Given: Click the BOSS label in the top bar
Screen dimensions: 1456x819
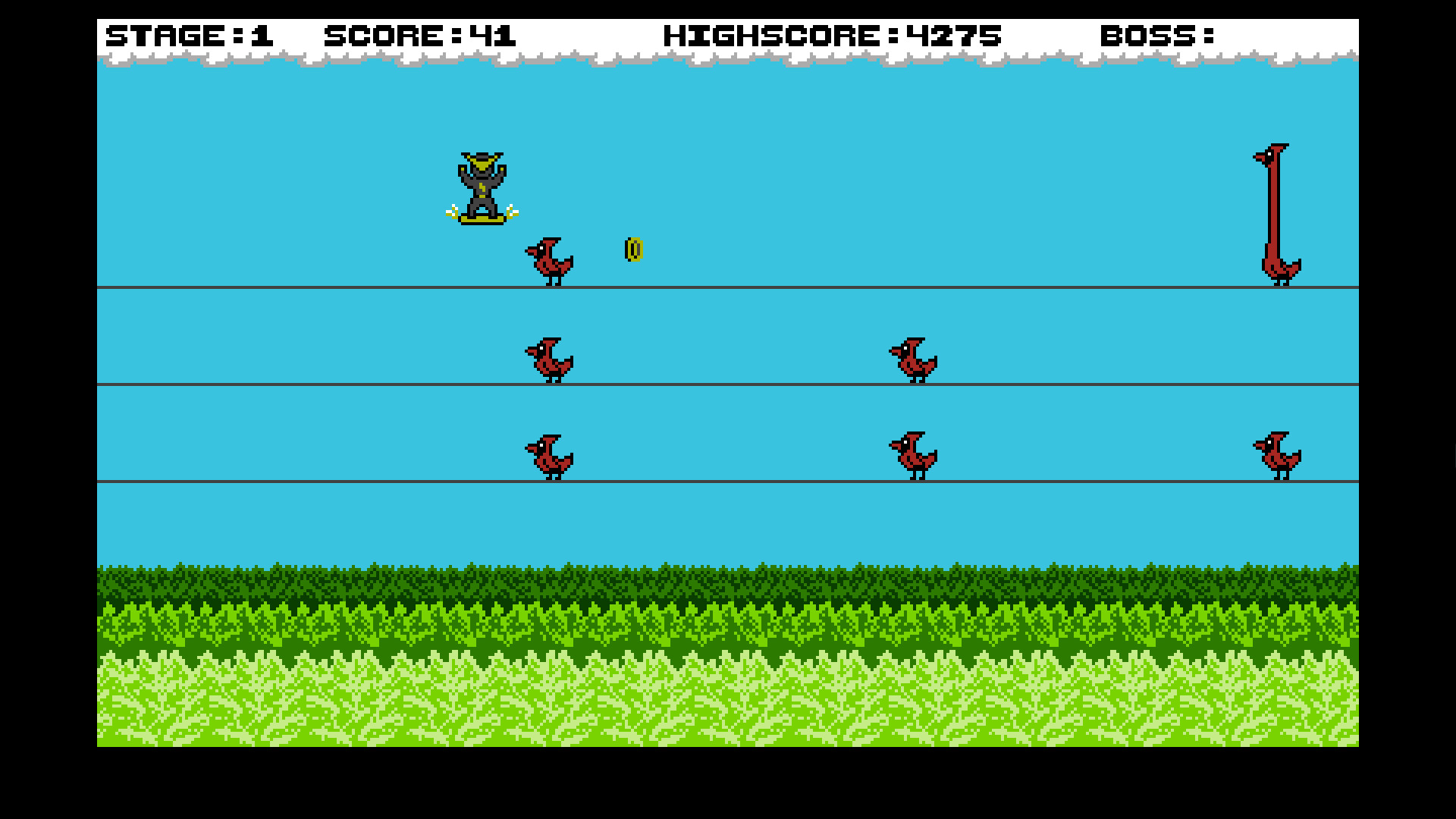Looking at the screenshot, I should [1156, 35].
